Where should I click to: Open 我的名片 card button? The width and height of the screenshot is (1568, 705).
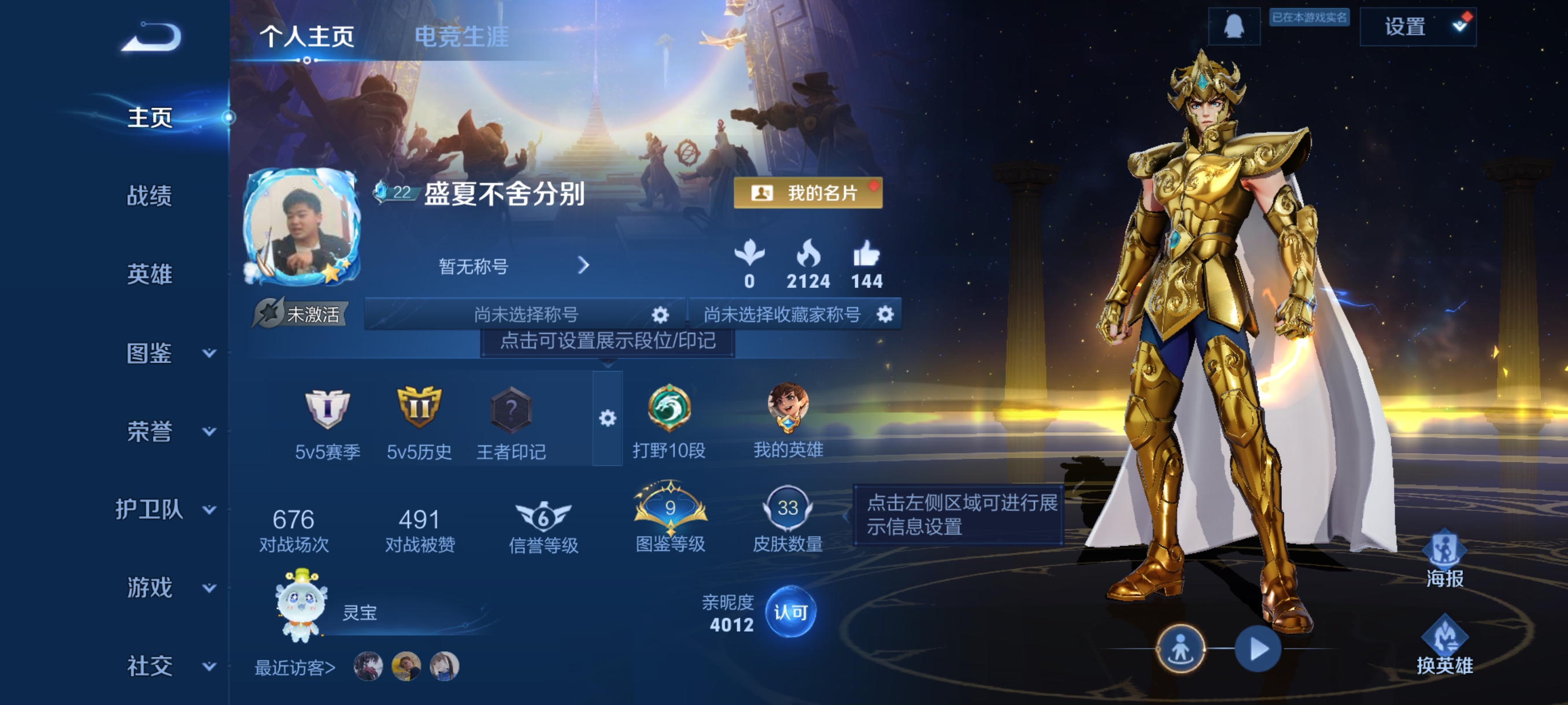click(807, 194)
